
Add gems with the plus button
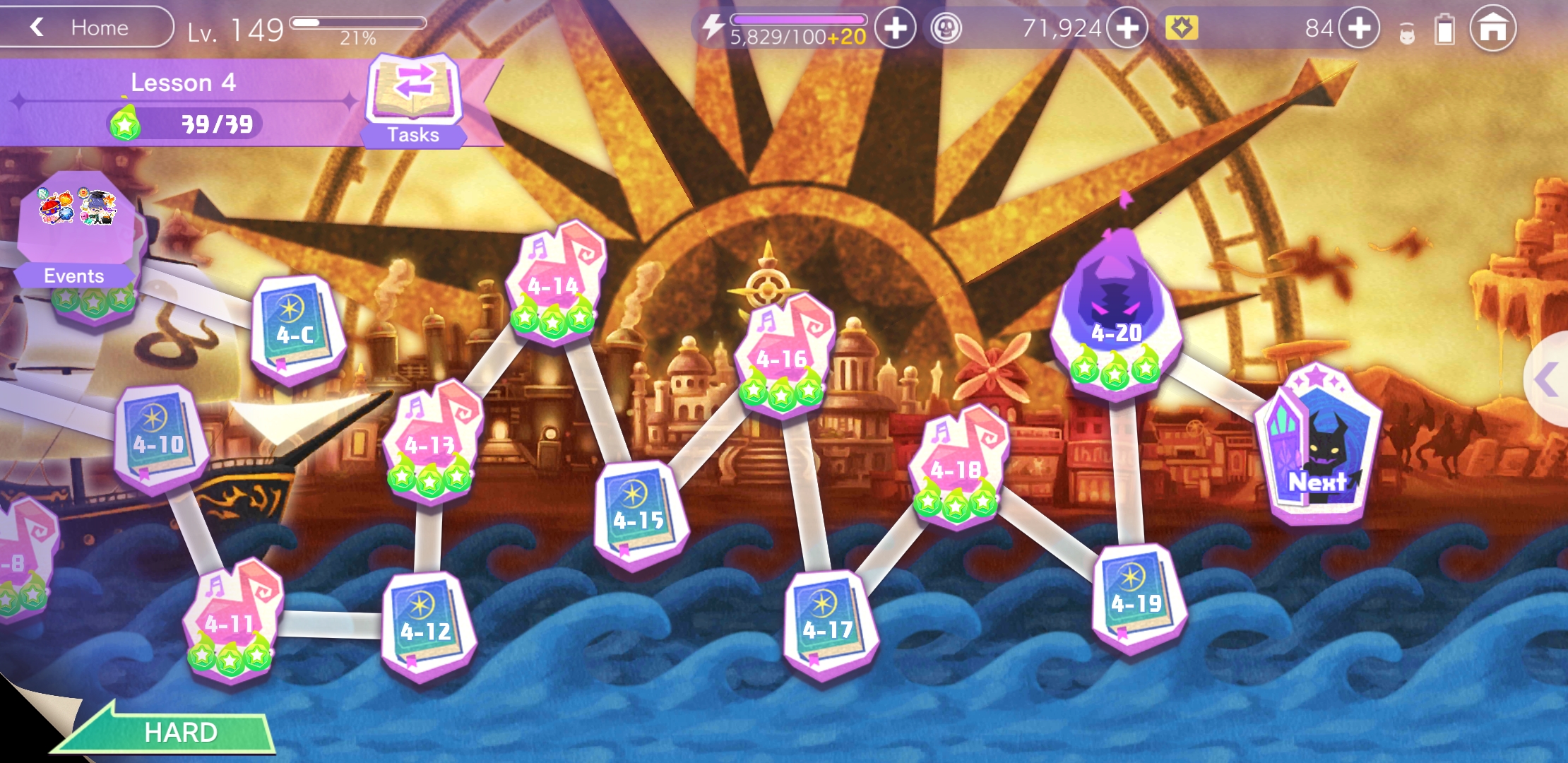pos(1358,28)
